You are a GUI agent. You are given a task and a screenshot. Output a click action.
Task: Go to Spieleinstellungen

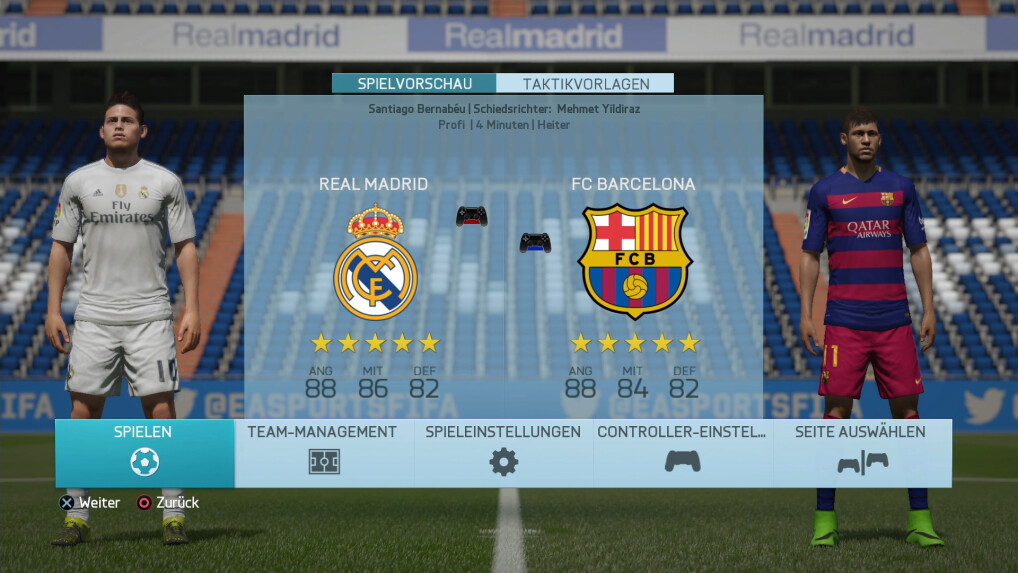tap(503, 453)
